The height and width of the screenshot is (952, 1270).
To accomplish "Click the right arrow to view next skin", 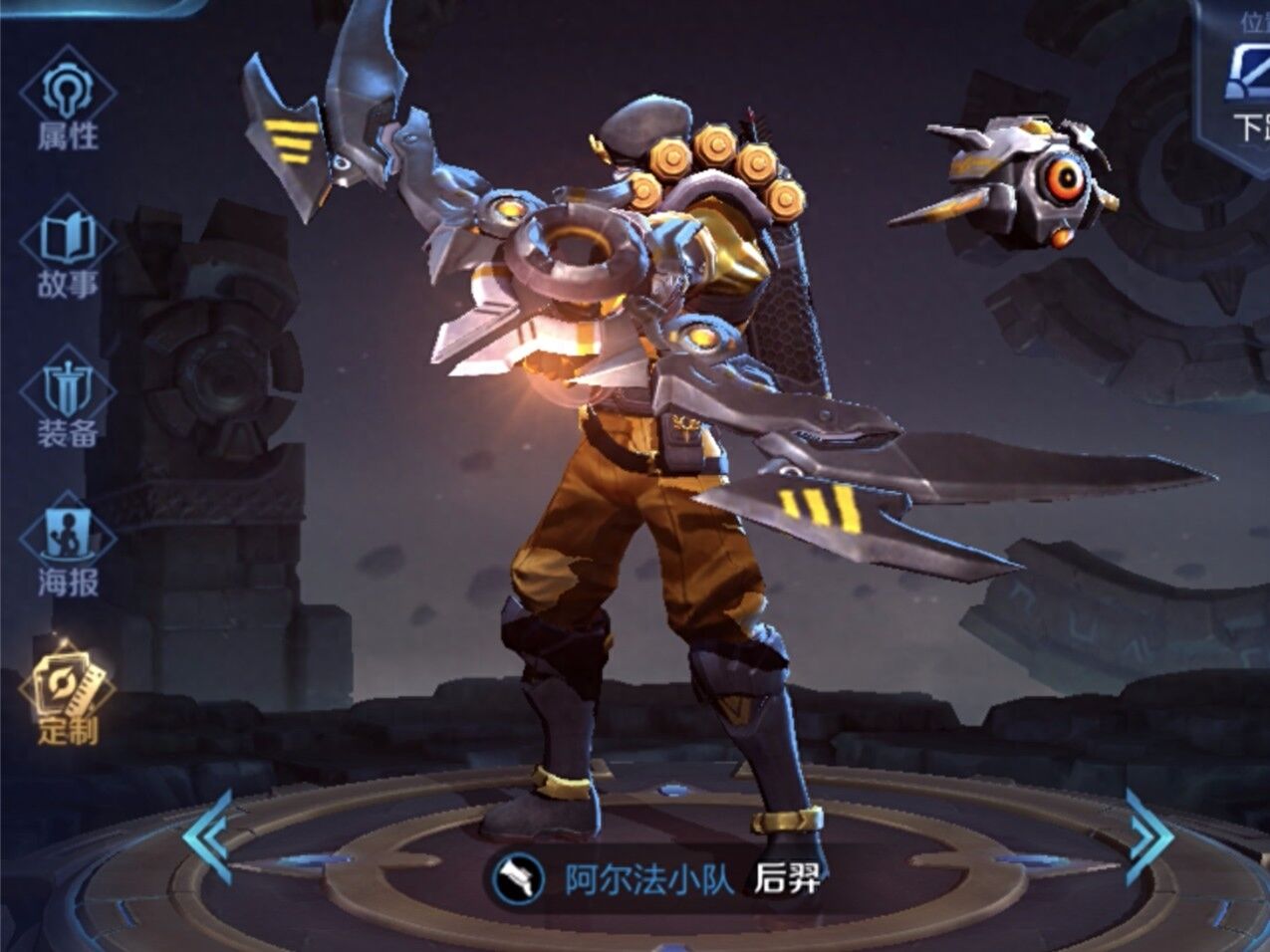I will pyautogui.click(x=1147, y=836).
